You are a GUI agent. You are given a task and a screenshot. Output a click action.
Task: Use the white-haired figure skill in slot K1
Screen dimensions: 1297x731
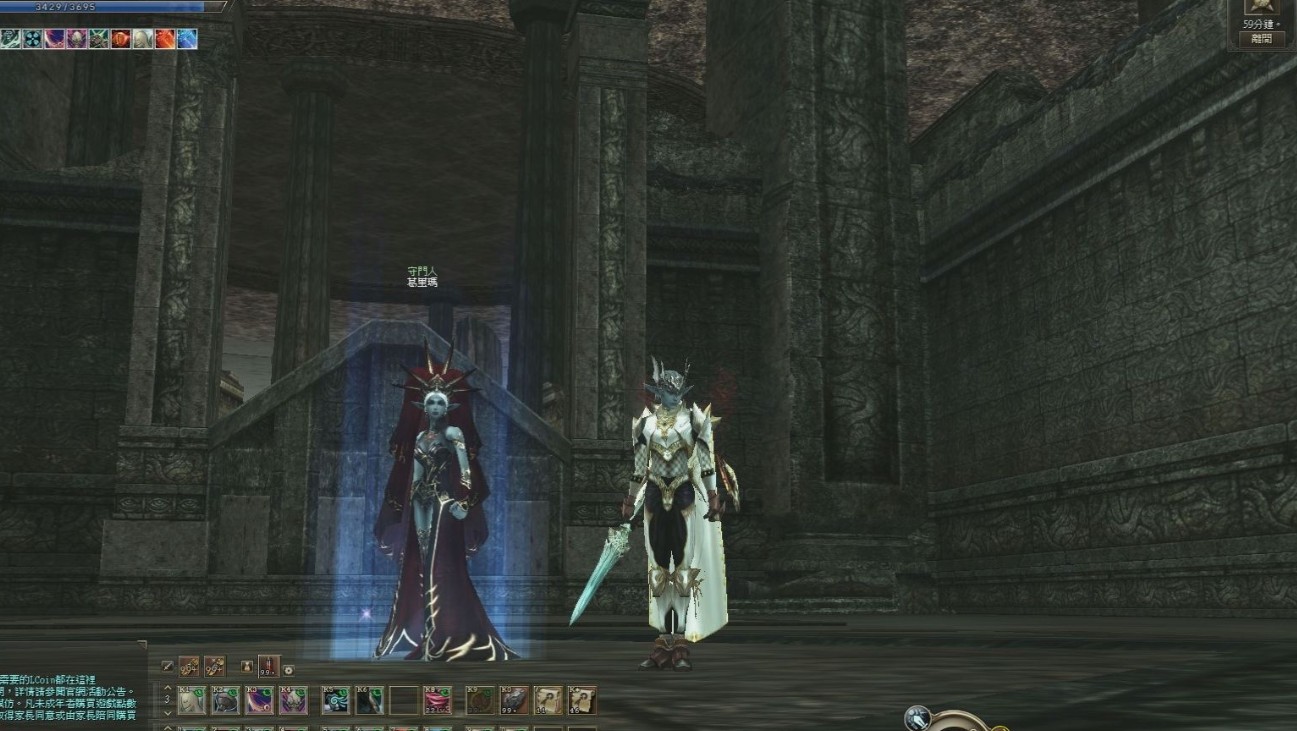(x=191, y=700)
